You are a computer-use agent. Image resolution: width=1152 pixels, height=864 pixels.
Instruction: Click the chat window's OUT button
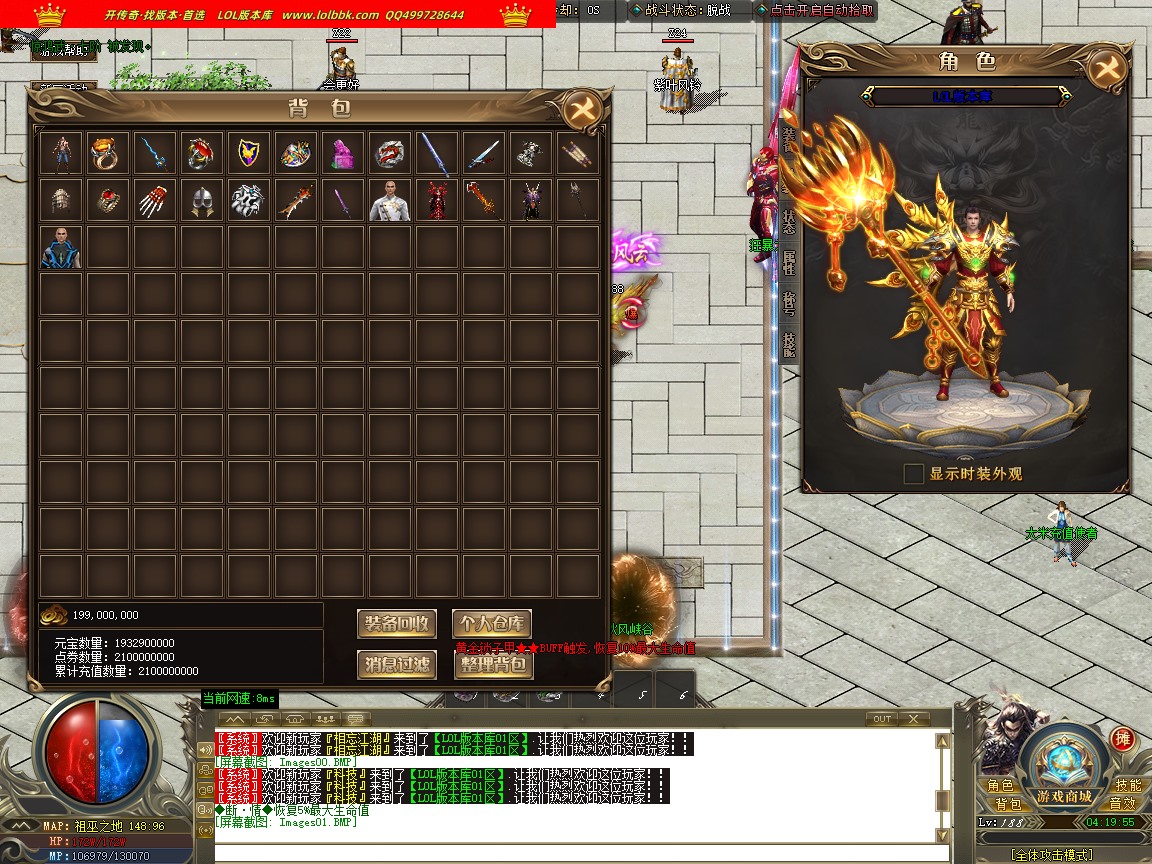tap(881, 719)
